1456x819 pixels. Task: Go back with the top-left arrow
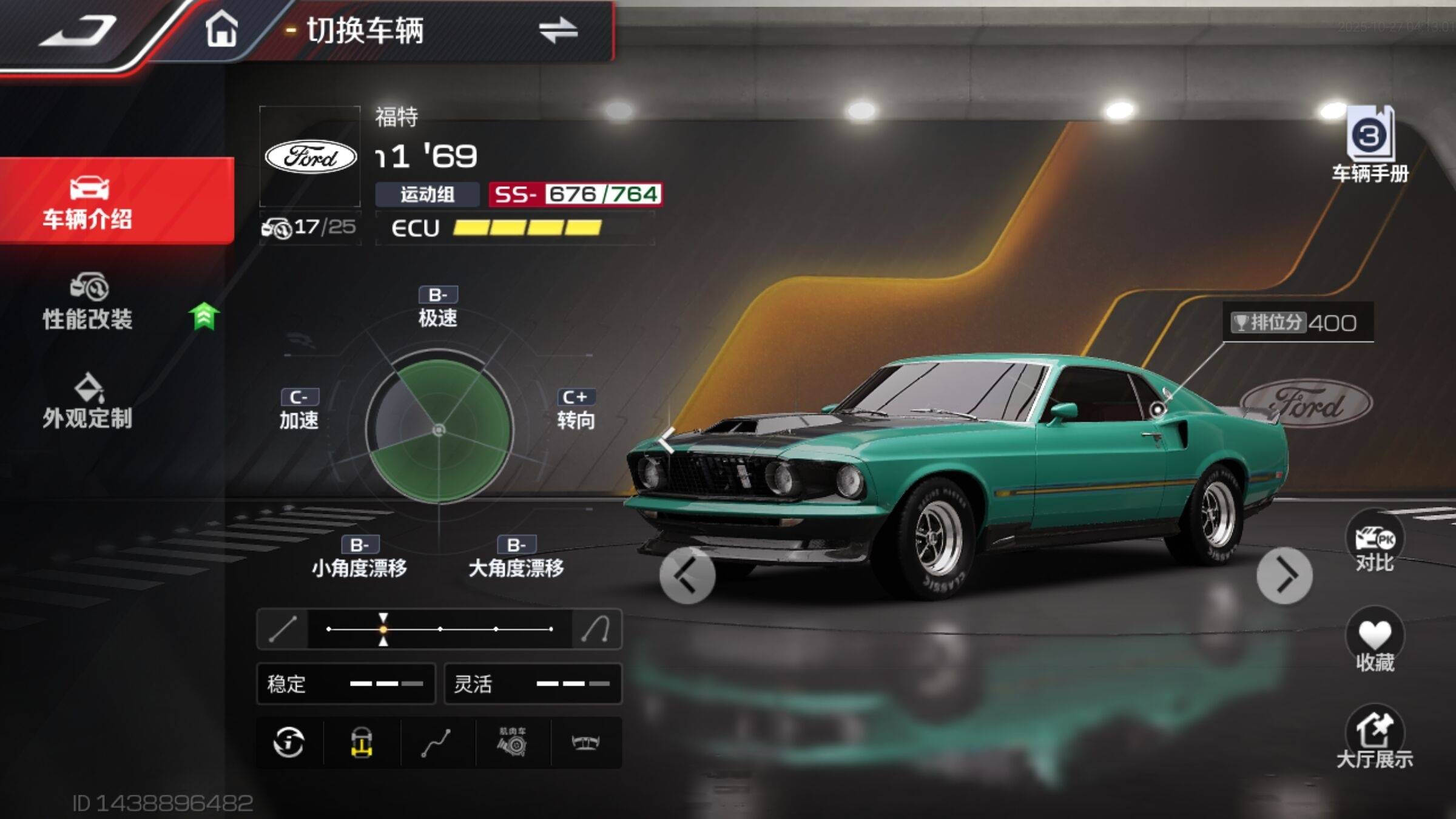(x=79, y=32)
